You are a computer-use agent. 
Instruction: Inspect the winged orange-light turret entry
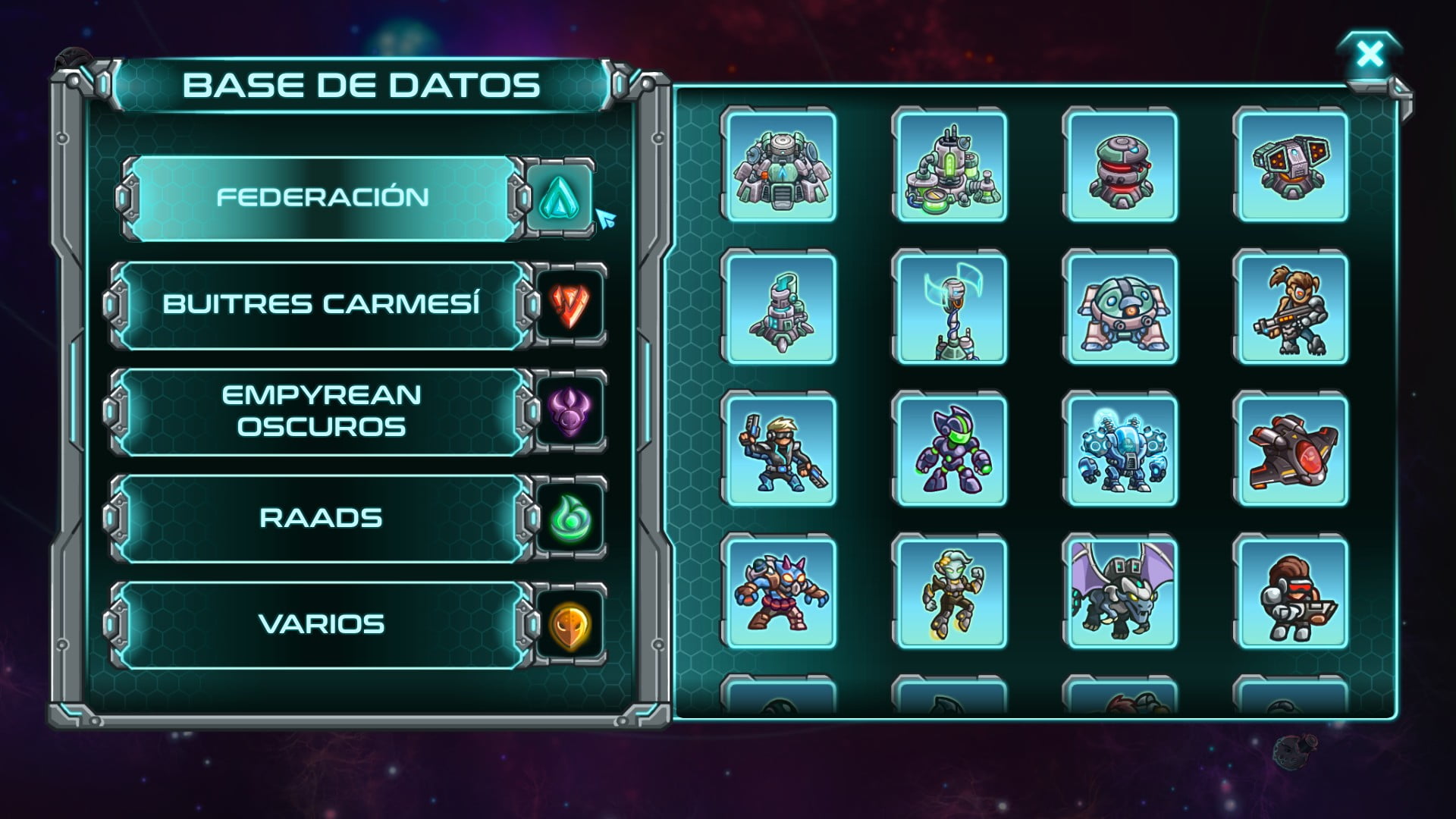[x=1291, y=165]
